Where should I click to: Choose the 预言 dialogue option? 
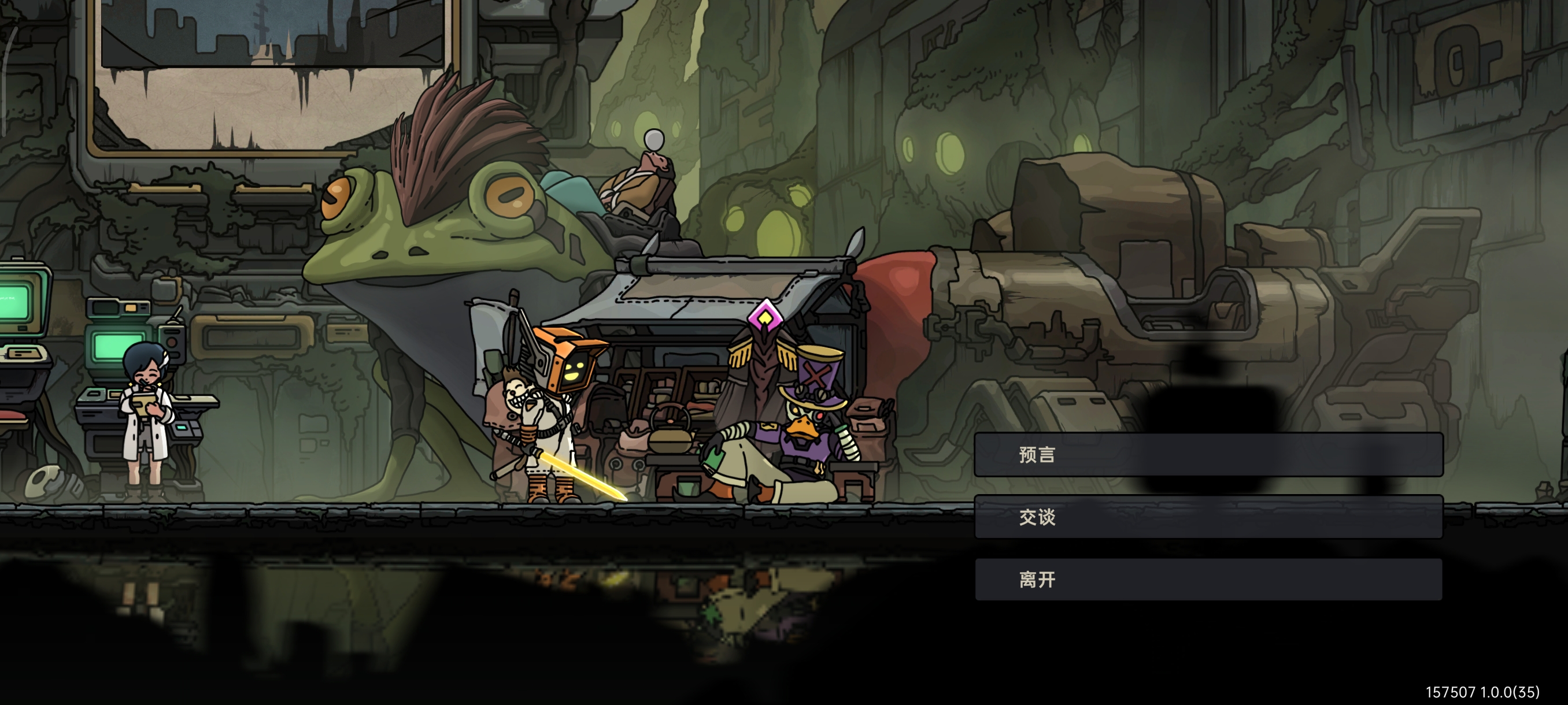pyautogui.click(x=1208, y=454)
